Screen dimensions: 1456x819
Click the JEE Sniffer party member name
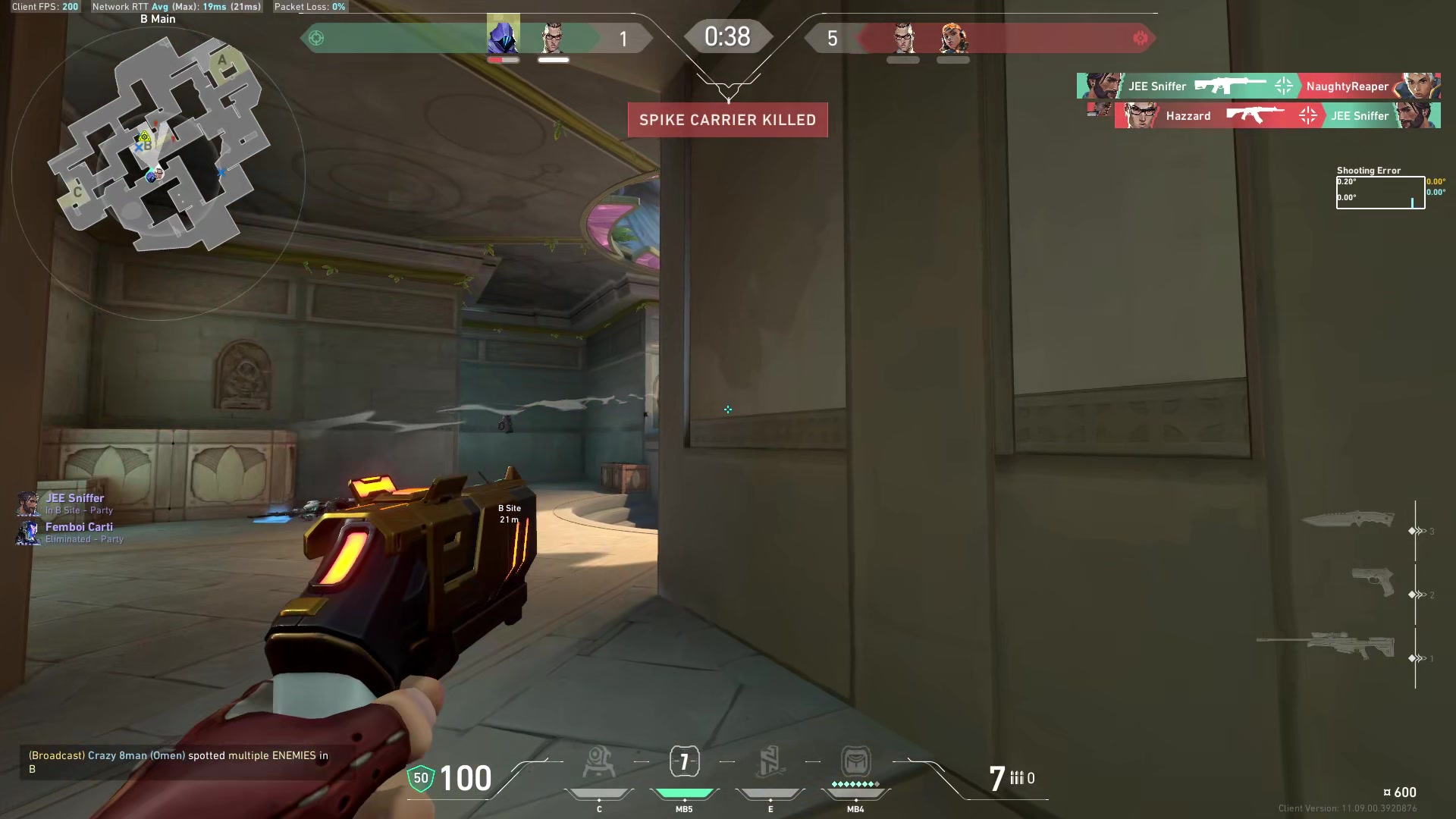pos(76,498)
